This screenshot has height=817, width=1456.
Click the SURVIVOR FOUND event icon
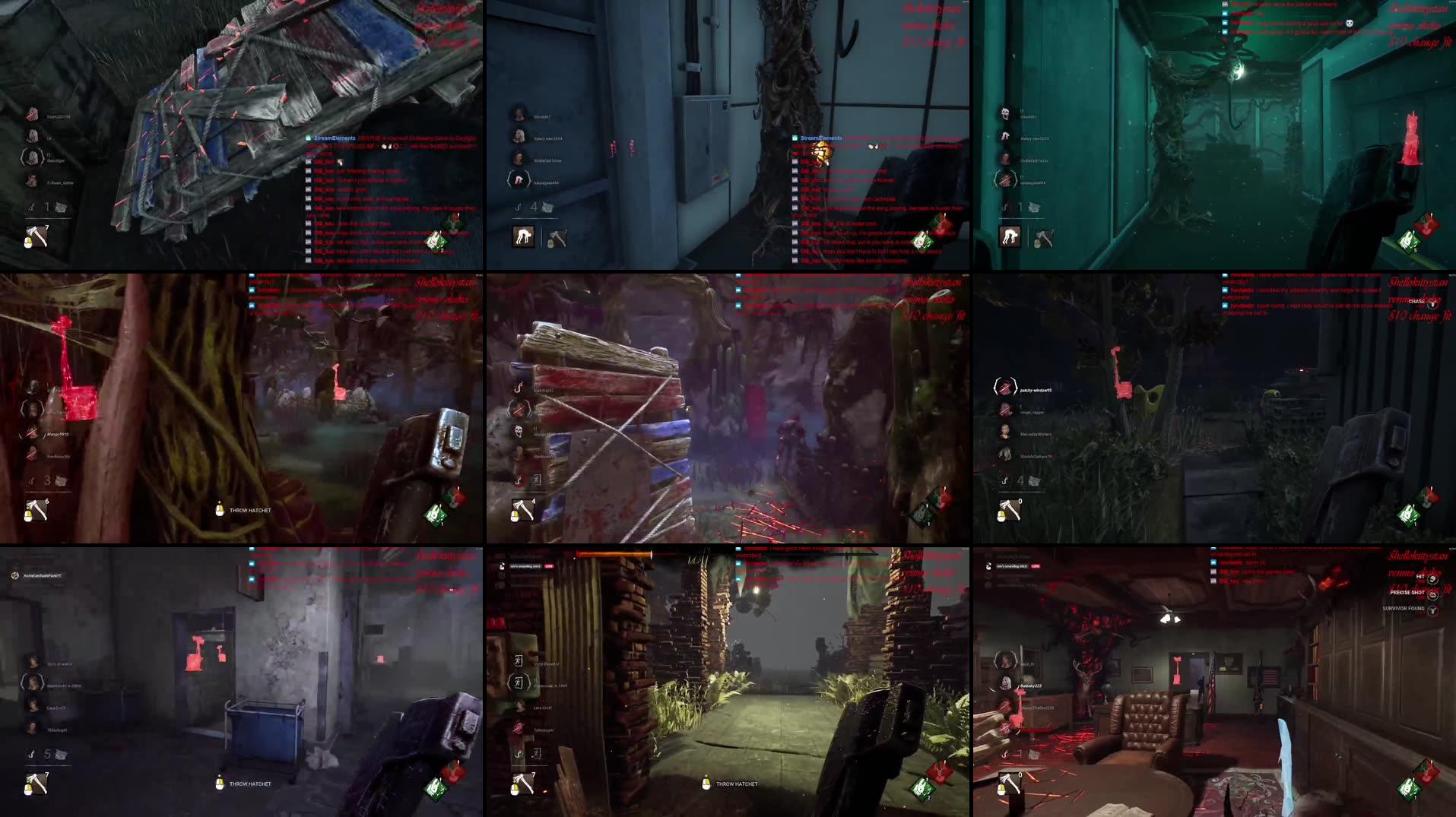tap(1433, 610)
